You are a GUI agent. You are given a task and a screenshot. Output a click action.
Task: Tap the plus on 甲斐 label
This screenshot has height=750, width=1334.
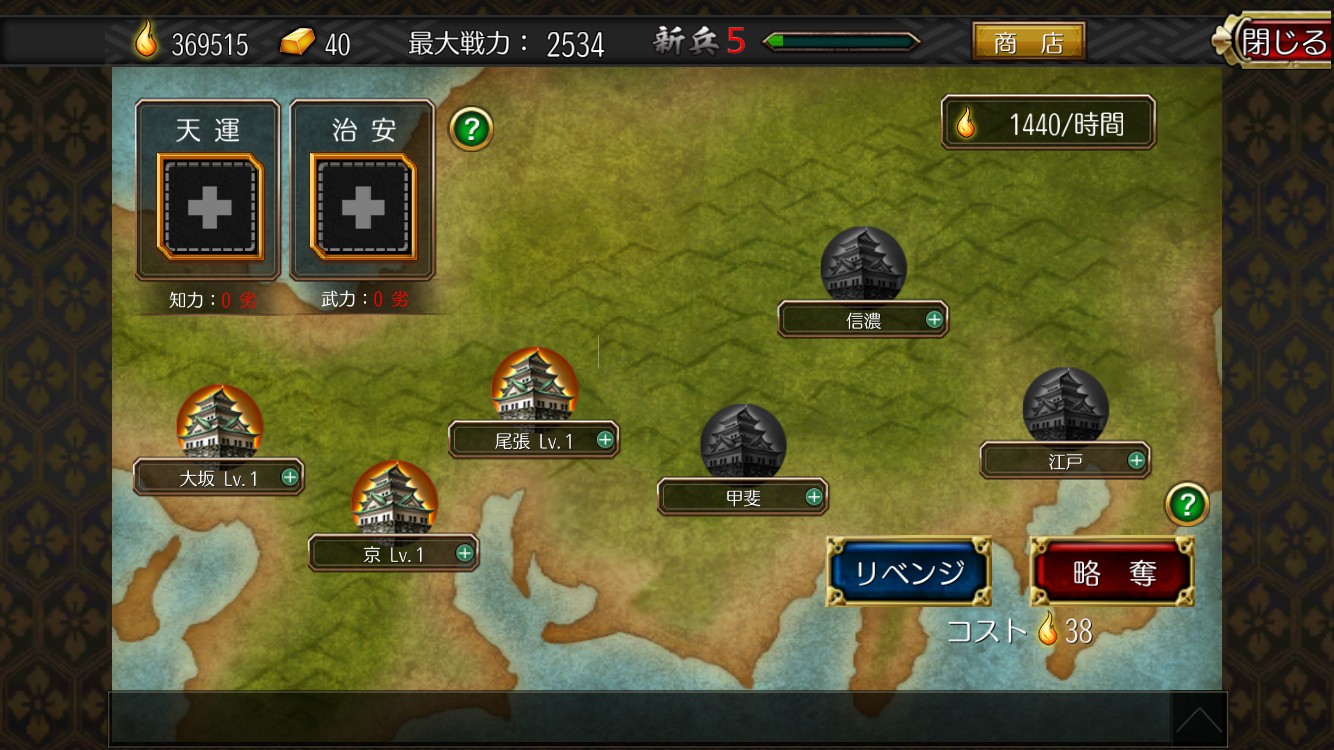pyautogui.click(x=814, y=496)
